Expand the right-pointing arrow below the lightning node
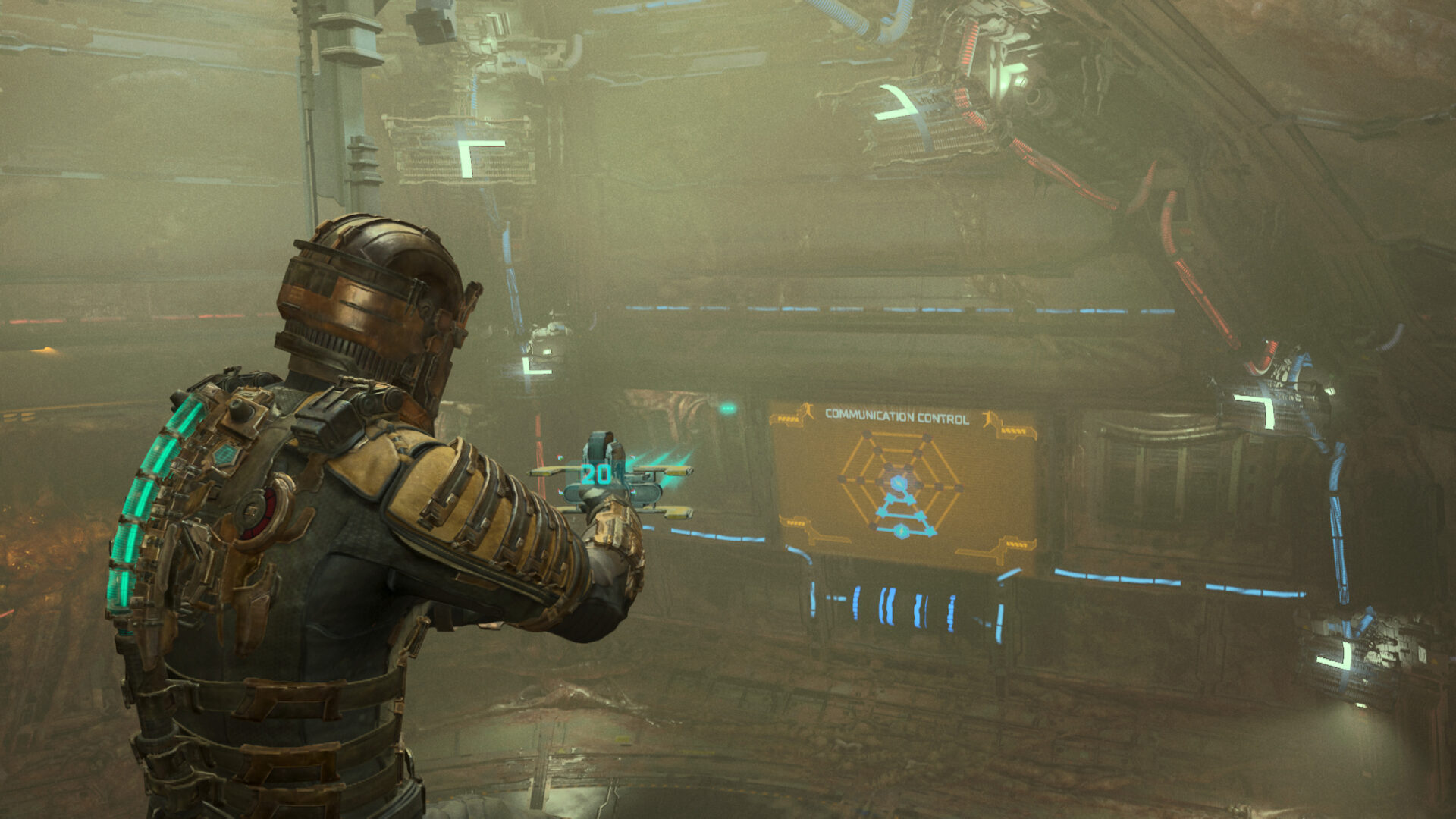This screenshot has height=819, width=1456. pos(911,500)
